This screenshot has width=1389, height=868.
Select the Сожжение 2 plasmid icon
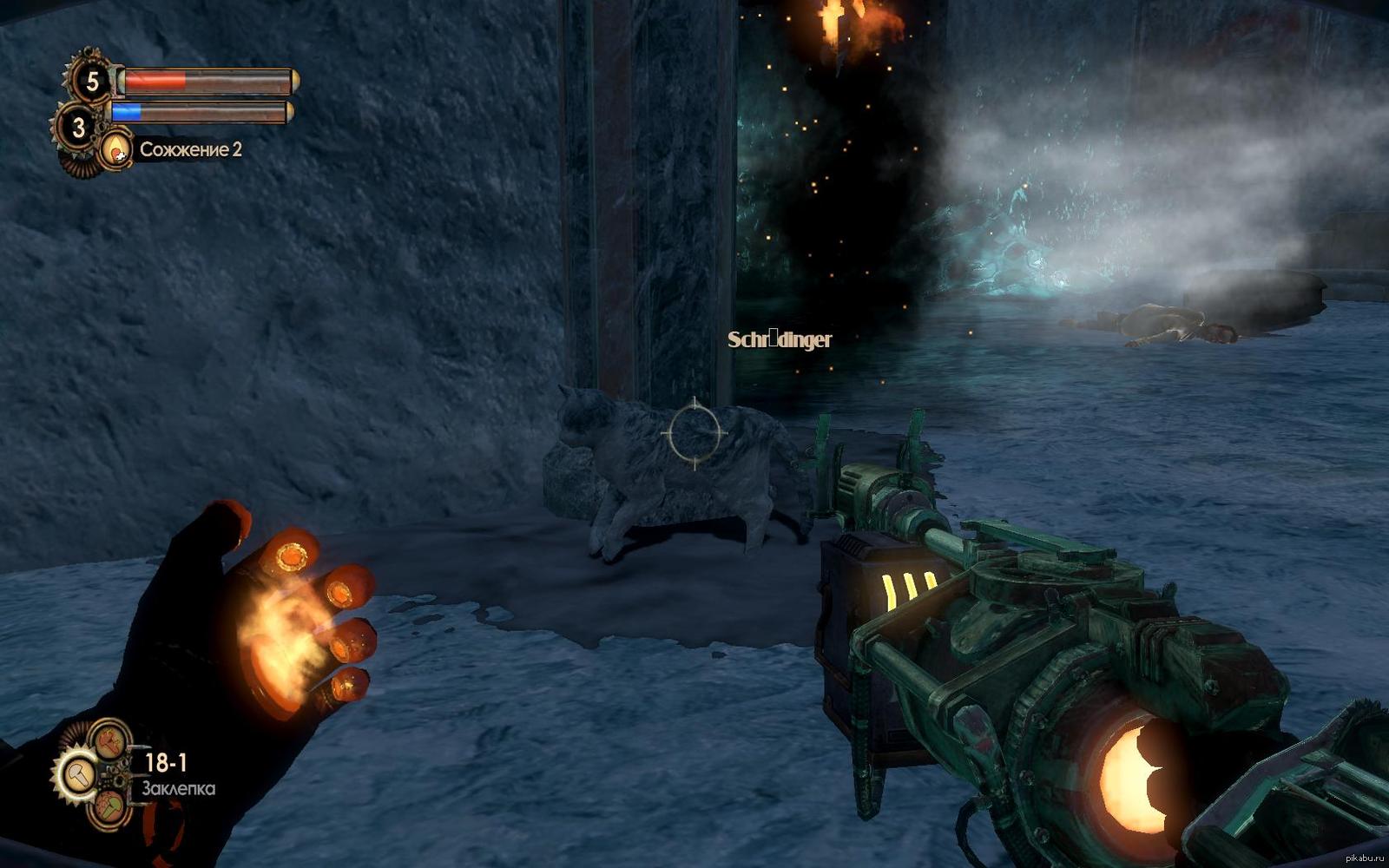(x=115, y=150)
